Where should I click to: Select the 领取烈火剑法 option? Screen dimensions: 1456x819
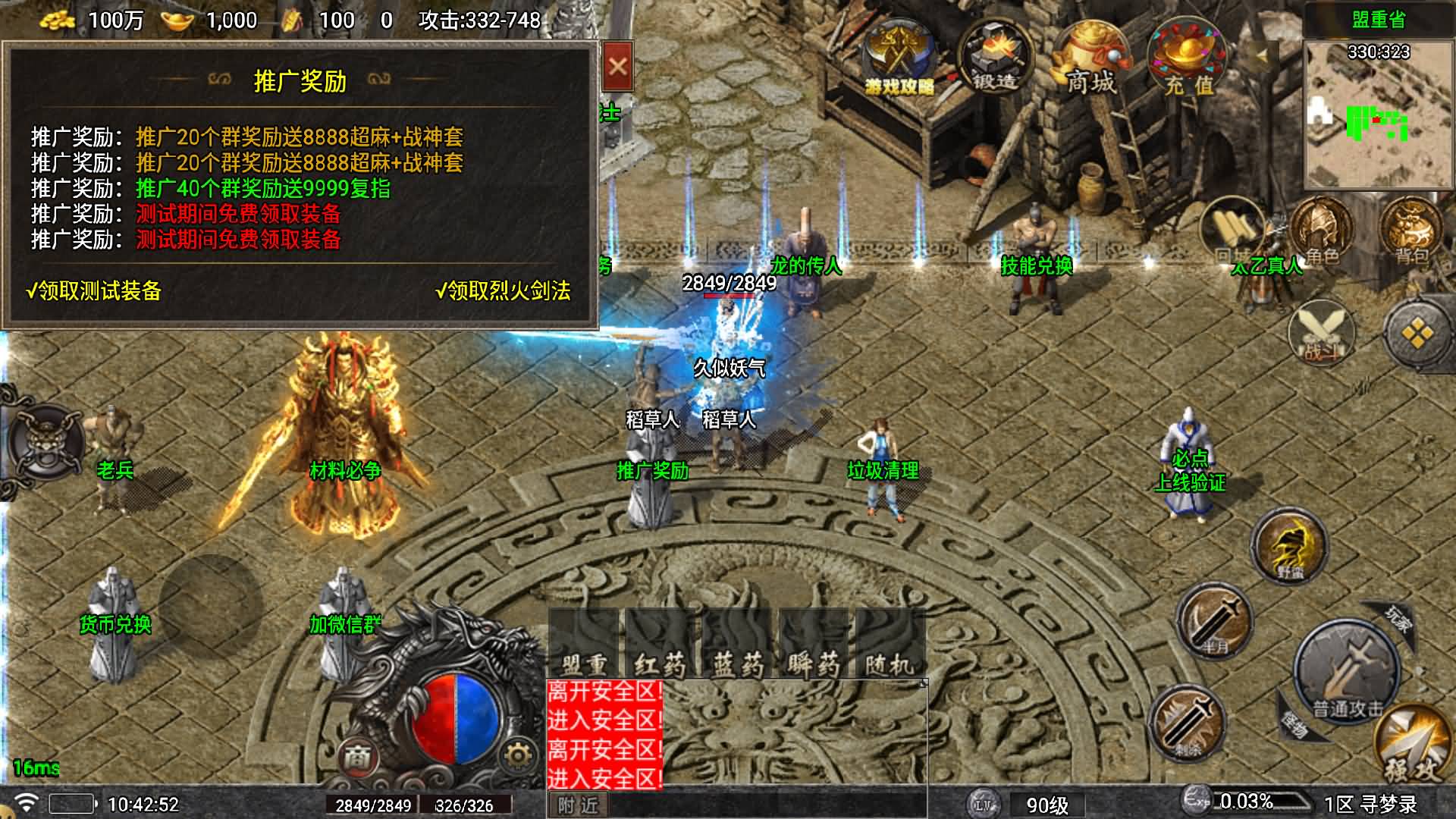(504, 291)
